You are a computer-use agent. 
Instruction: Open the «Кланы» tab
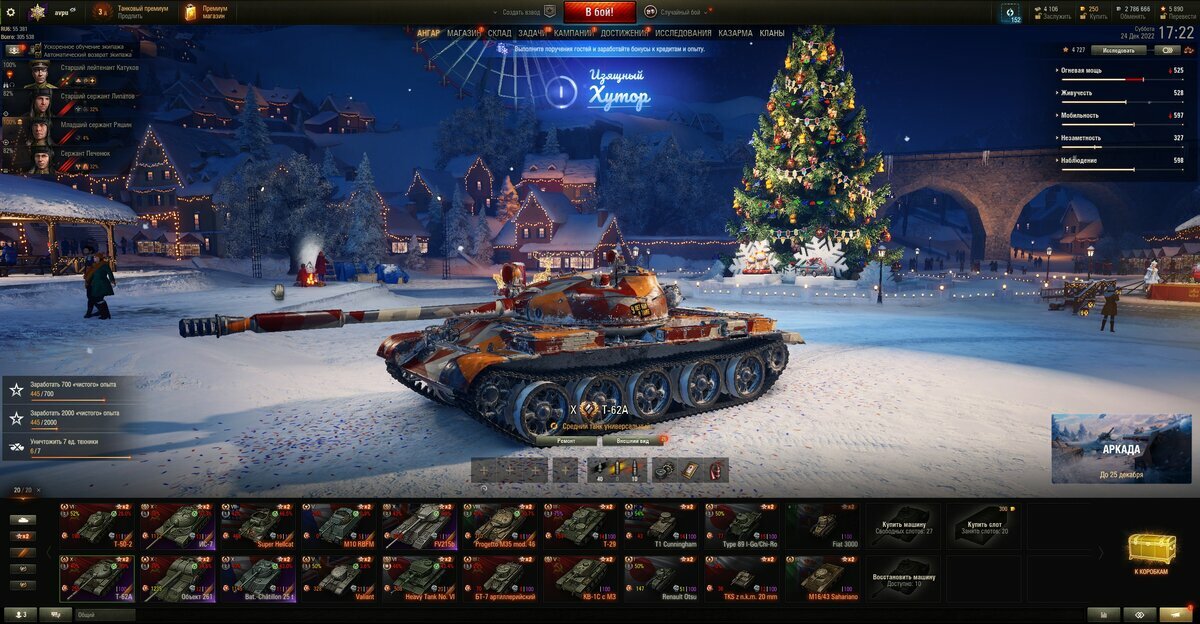point(772,33)
